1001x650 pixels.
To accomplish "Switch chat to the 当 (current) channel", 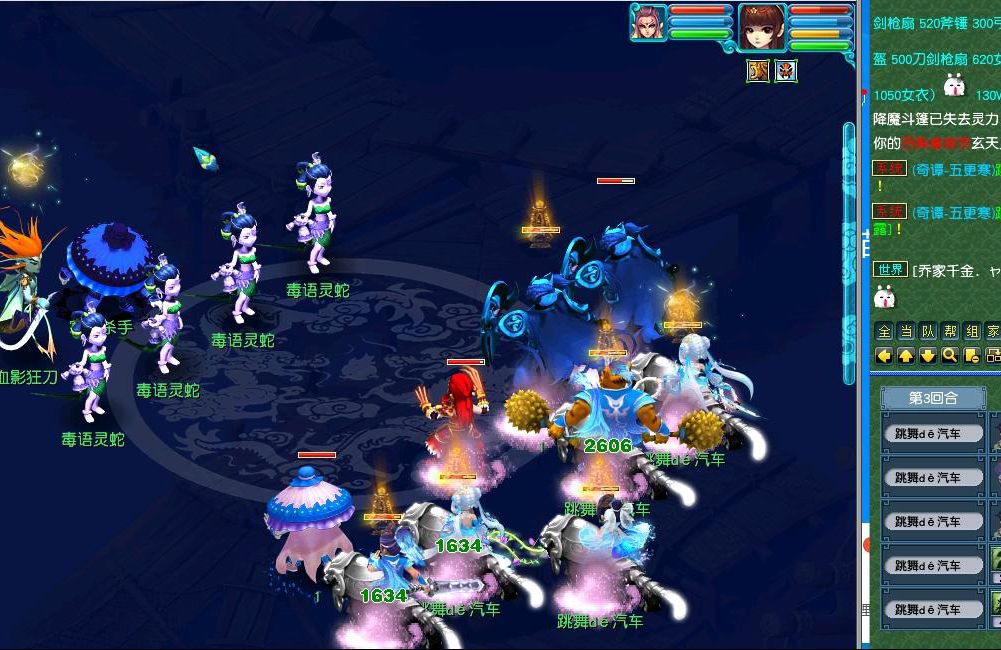I will click(906, 332).
